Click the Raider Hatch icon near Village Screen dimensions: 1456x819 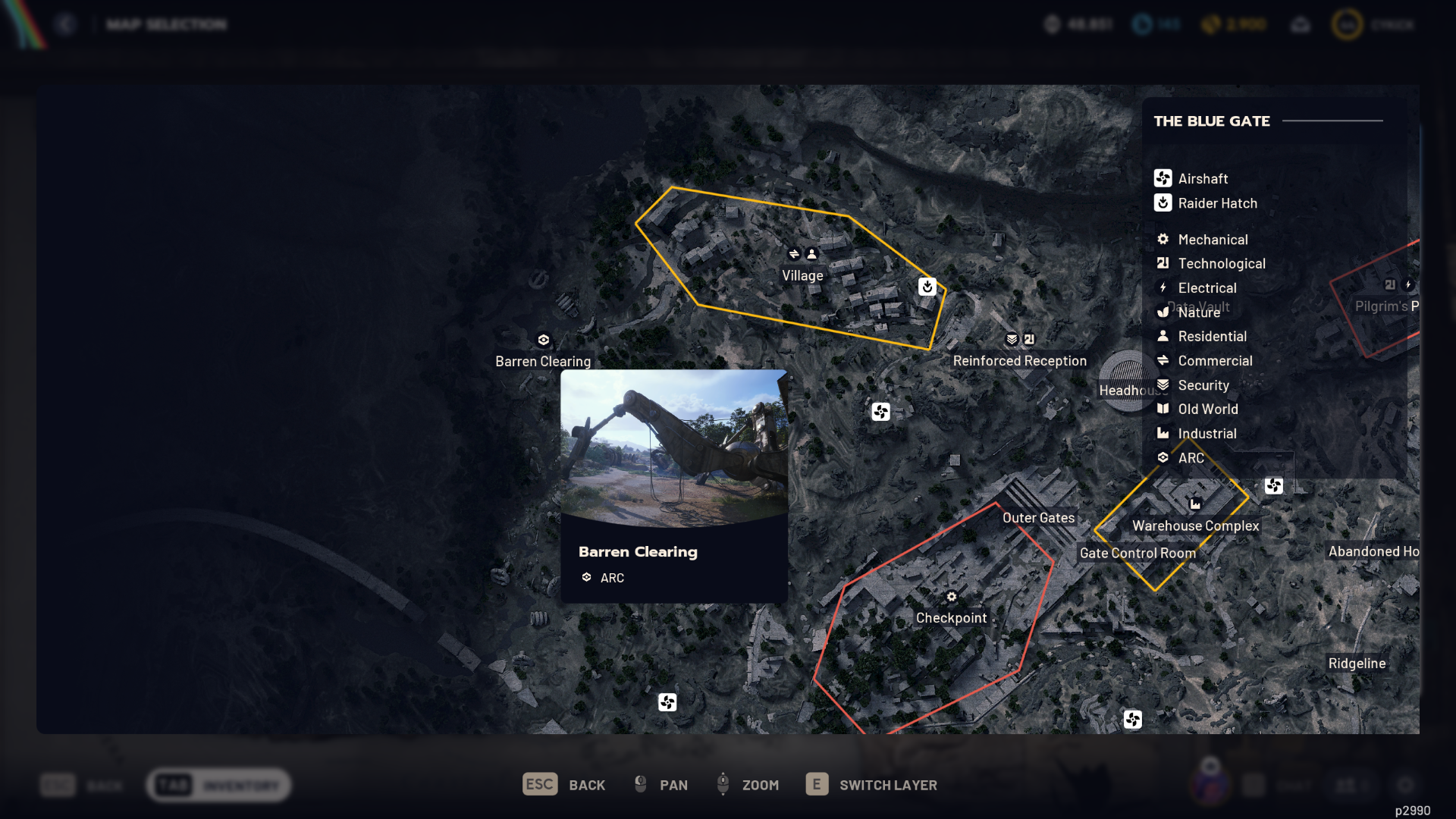point(927,287)
